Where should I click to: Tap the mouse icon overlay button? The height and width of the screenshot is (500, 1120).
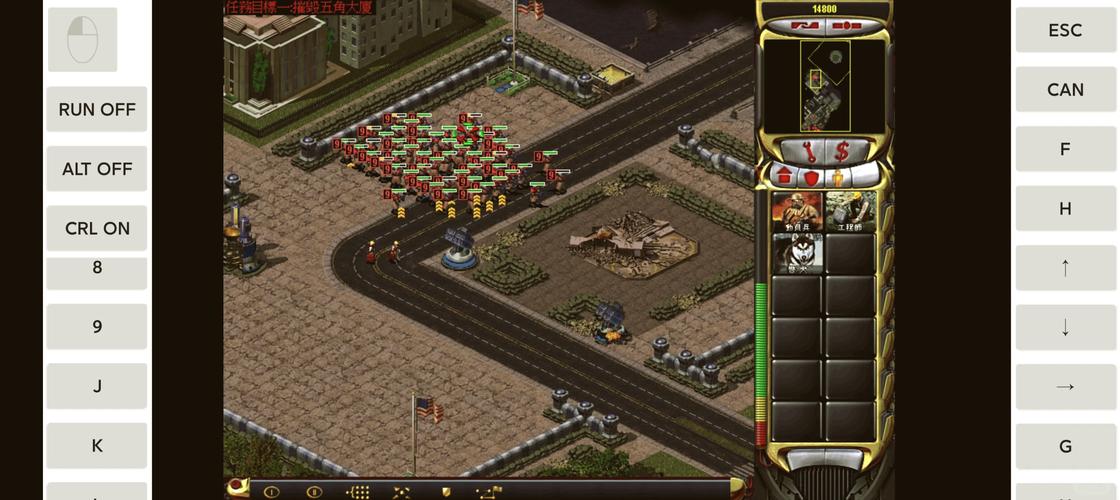82,40
